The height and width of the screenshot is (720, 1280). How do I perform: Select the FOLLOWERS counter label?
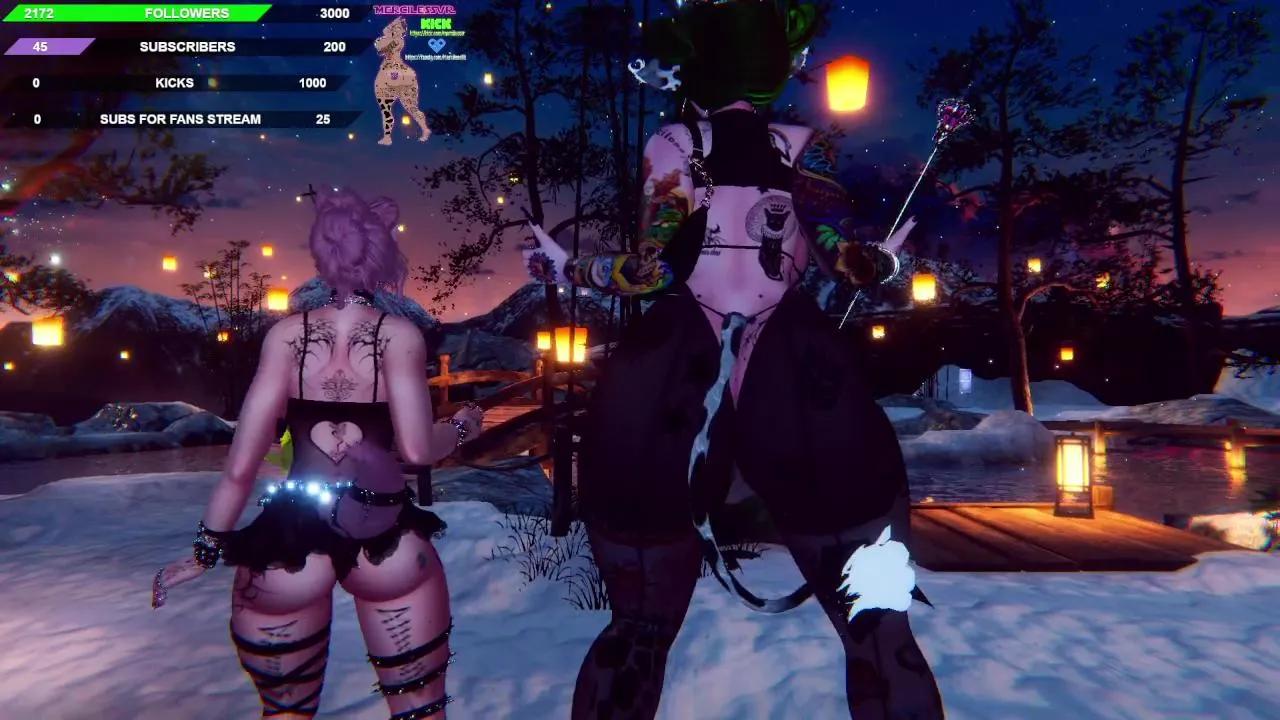187,13
